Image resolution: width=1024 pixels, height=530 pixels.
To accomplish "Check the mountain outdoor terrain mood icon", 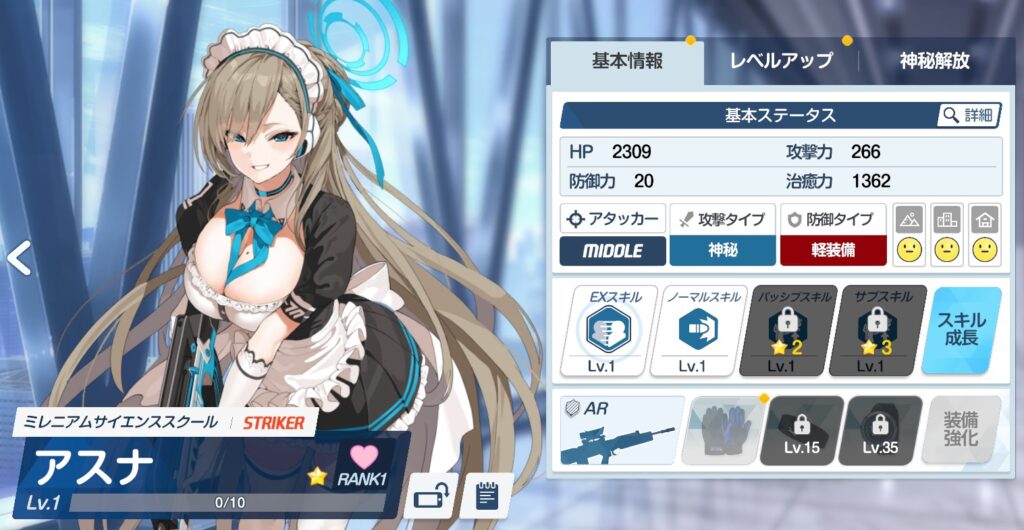I will [909, 236].
